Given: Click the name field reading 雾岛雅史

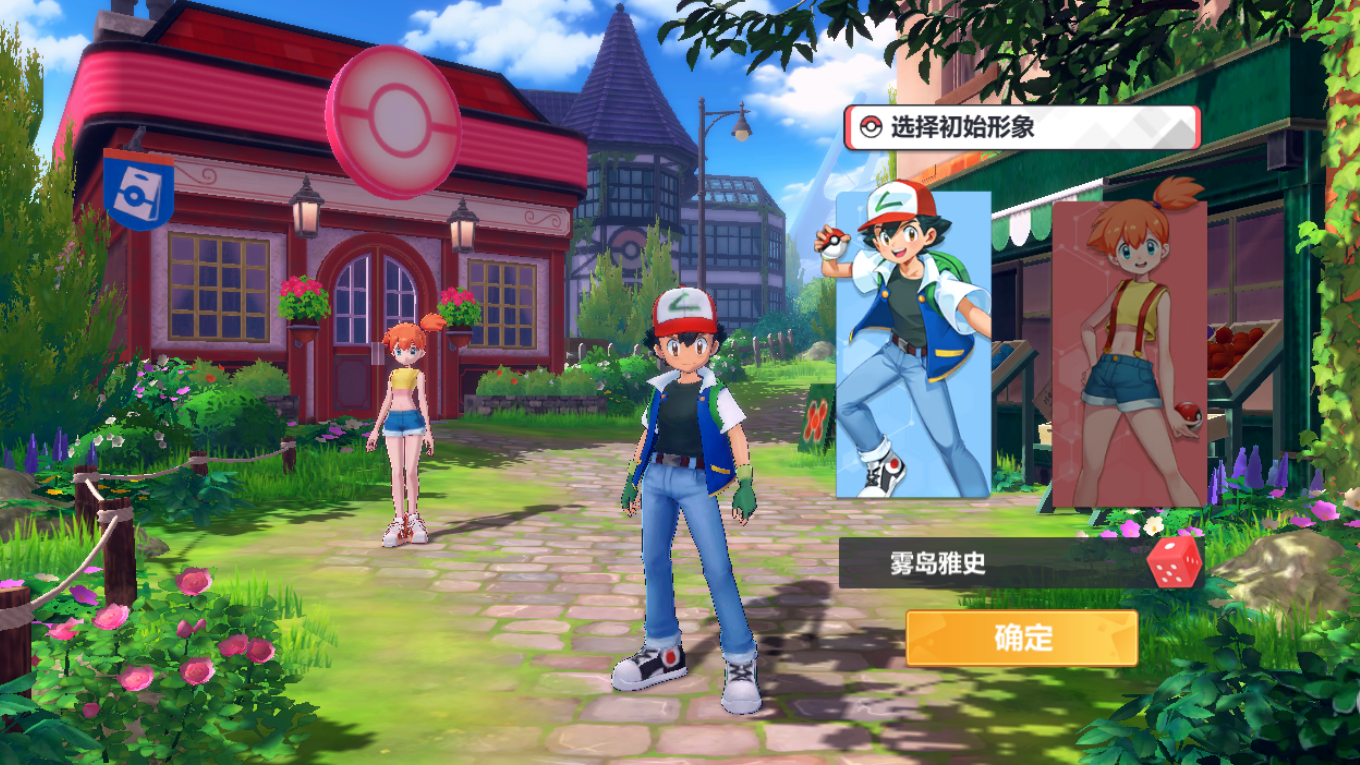Looking at the screenshot, I should [990, 563].
